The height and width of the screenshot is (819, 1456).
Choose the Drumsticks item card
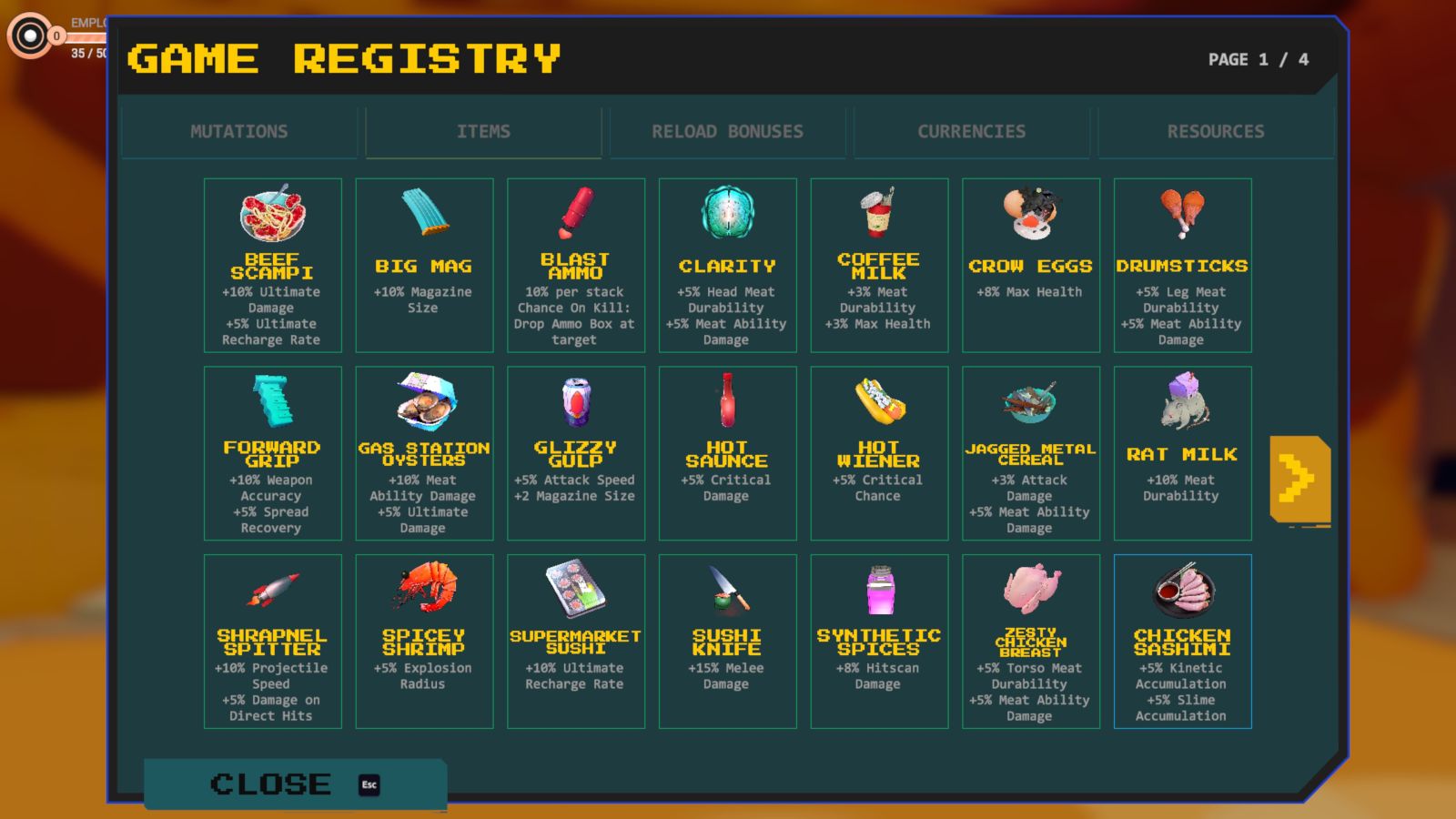pyautogui.click(x=1182, y=265)
